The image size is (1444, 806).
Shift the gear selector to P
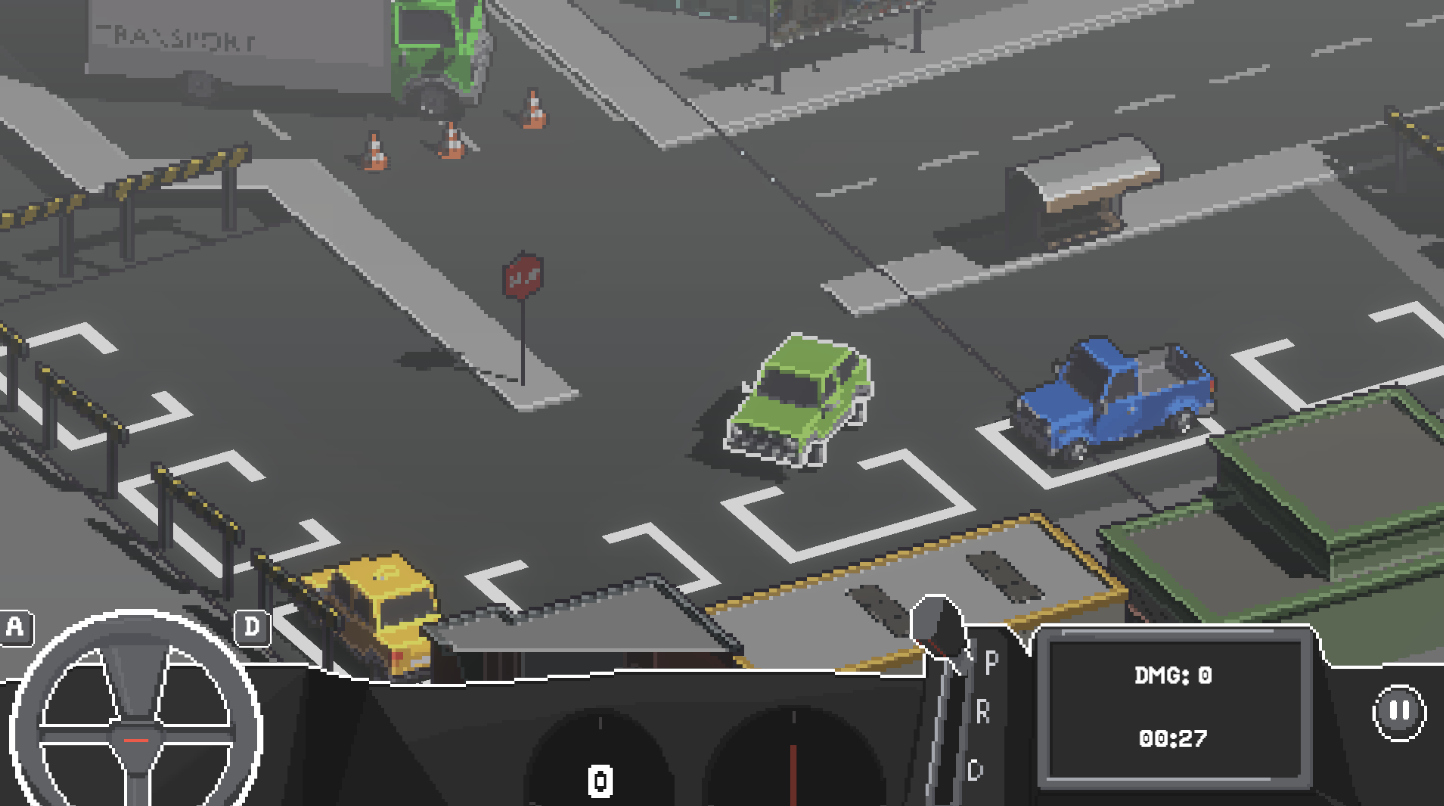click(991, 661)
